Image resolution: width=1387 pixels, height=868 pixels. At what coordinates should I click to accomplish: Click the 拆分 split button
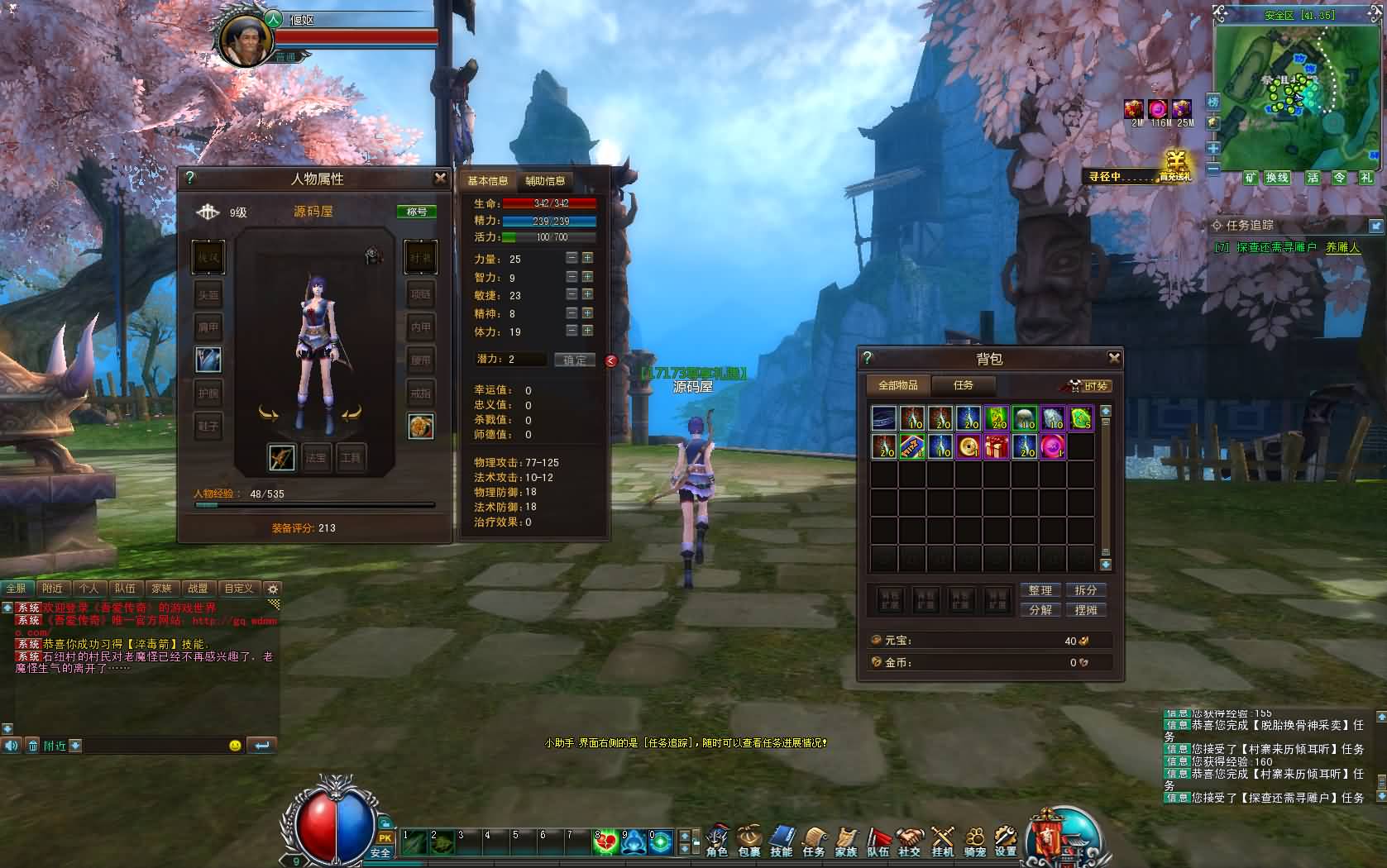tap(1086, 590)
